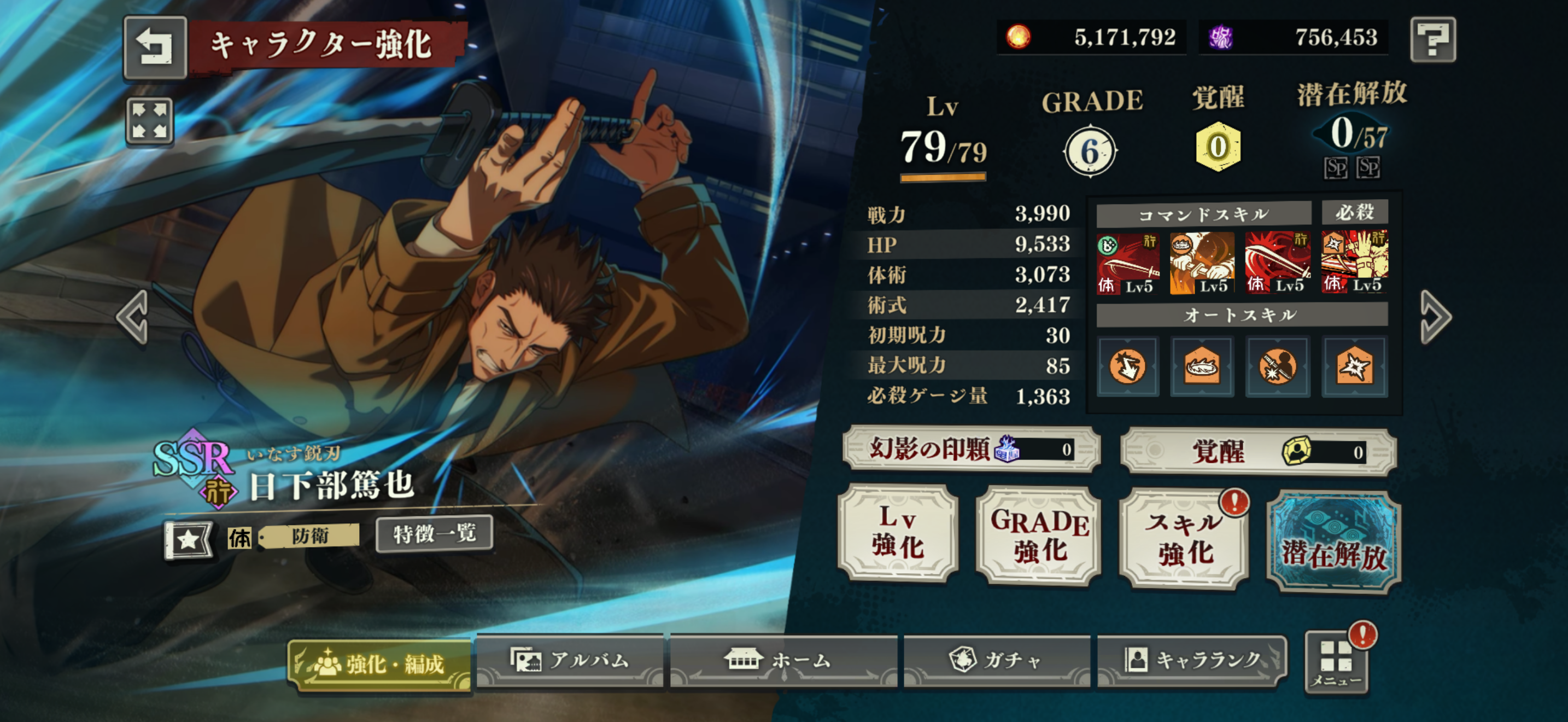Open the ガチャ gacha tab
The width and height of the screenshot is (1568, 722).
(x=996, y=661)
